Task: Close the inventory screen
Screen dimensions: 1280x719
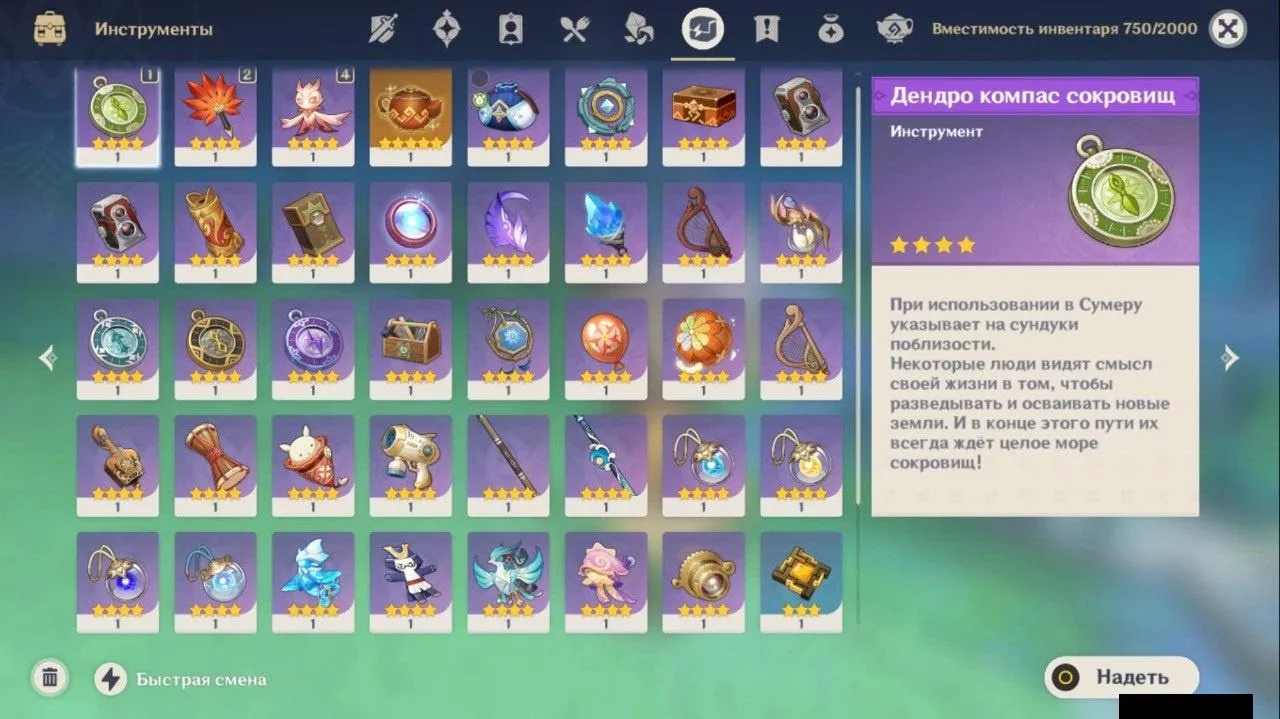Action: (1227, 29)
